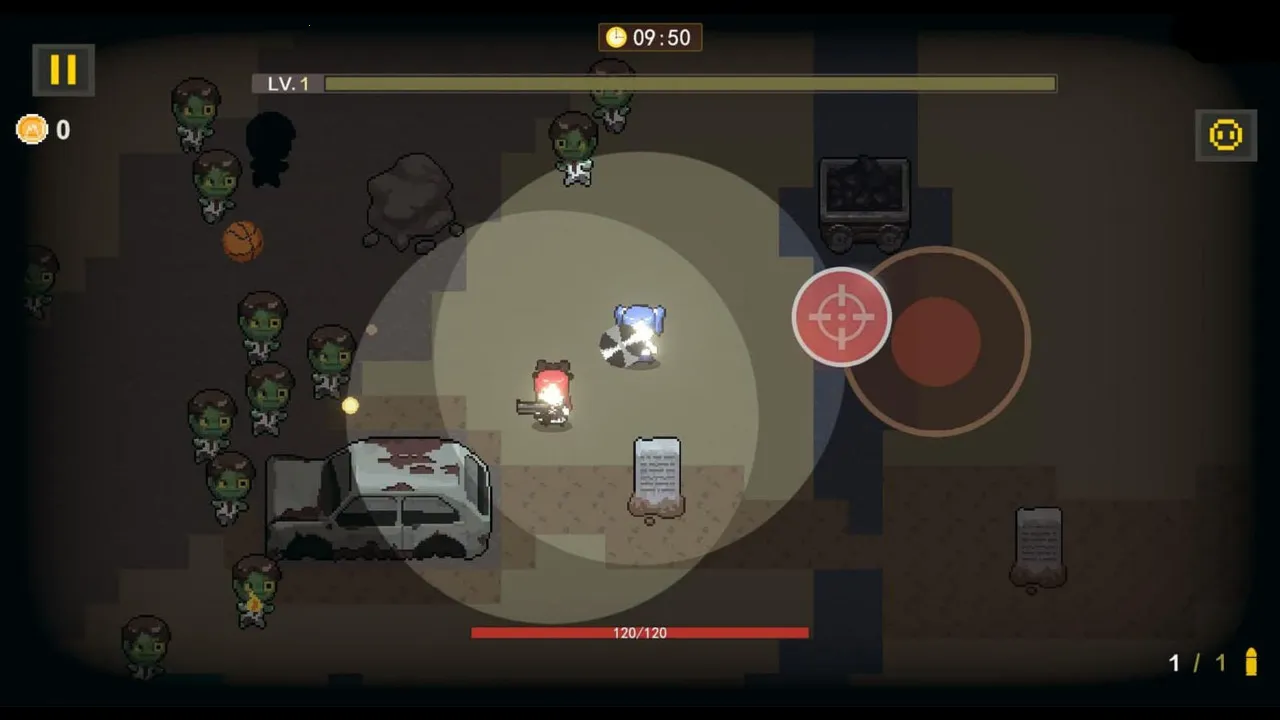Pause the game with the yellow pause button
Screen dimensions: 1280x720
pos(63,69)
